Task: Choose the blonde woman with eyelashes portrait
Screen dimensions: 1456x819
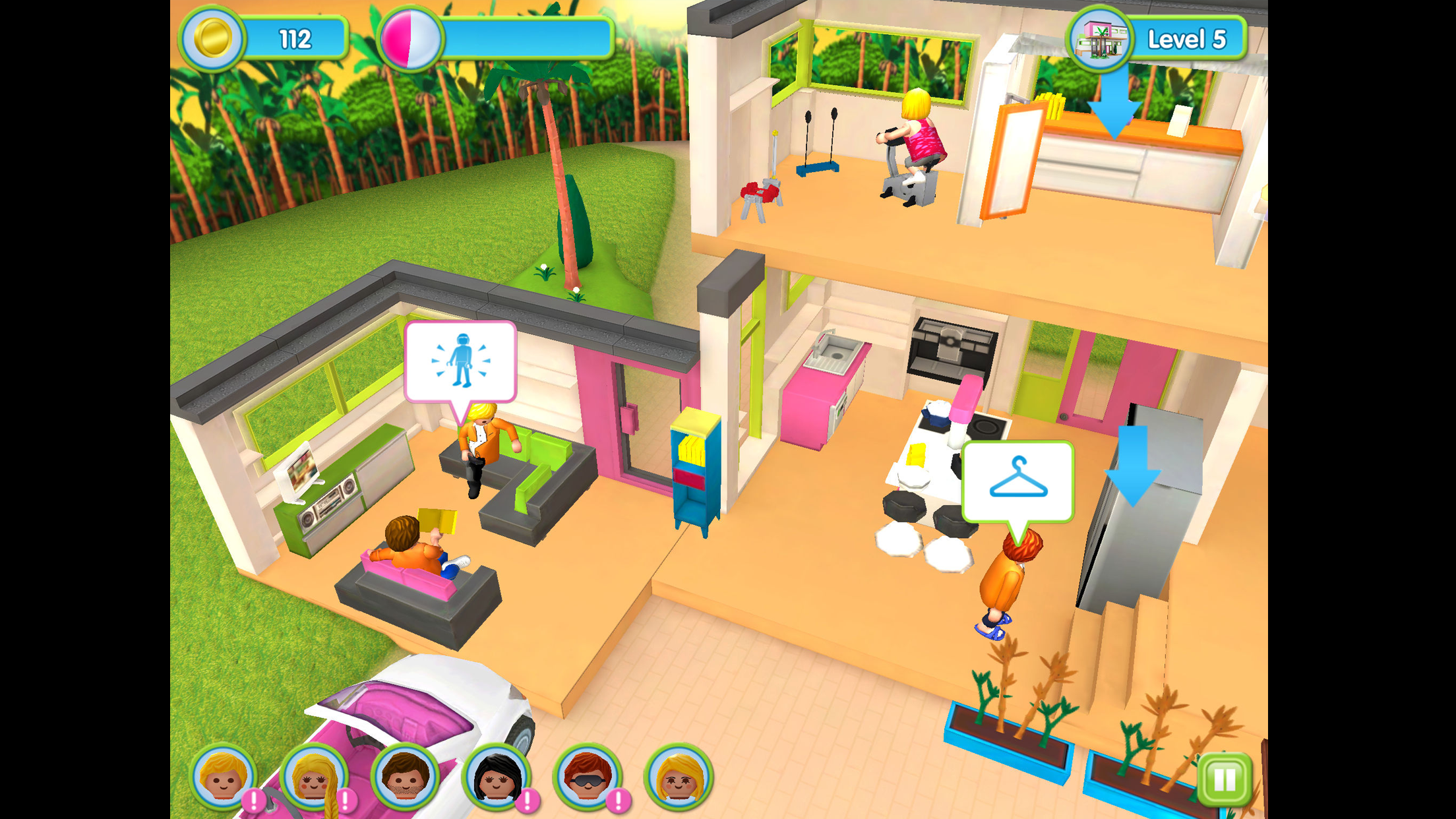Action: tap(678, 777)
